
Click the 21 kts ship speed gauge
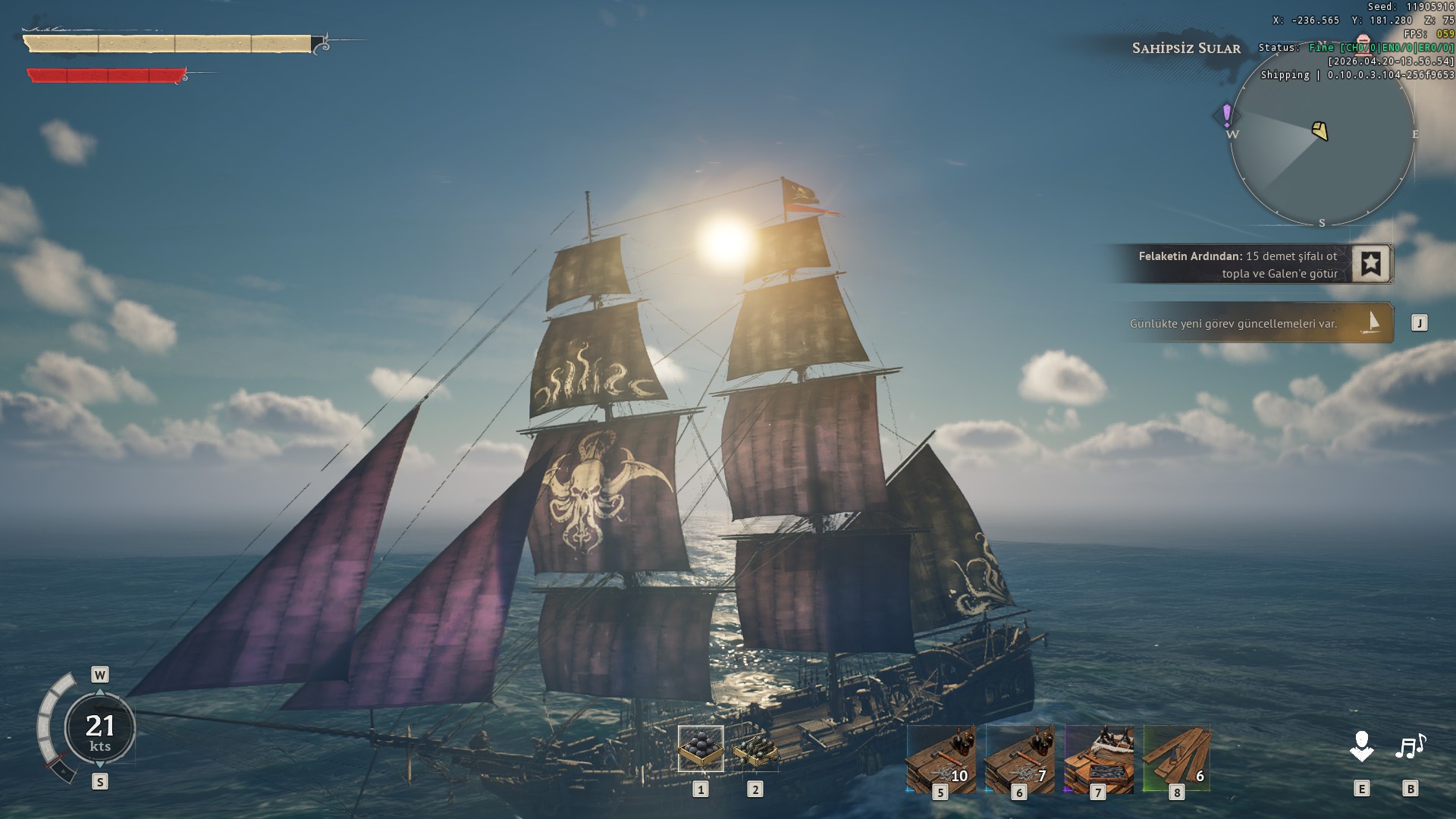pyautogui.click(x=99, y=729)
